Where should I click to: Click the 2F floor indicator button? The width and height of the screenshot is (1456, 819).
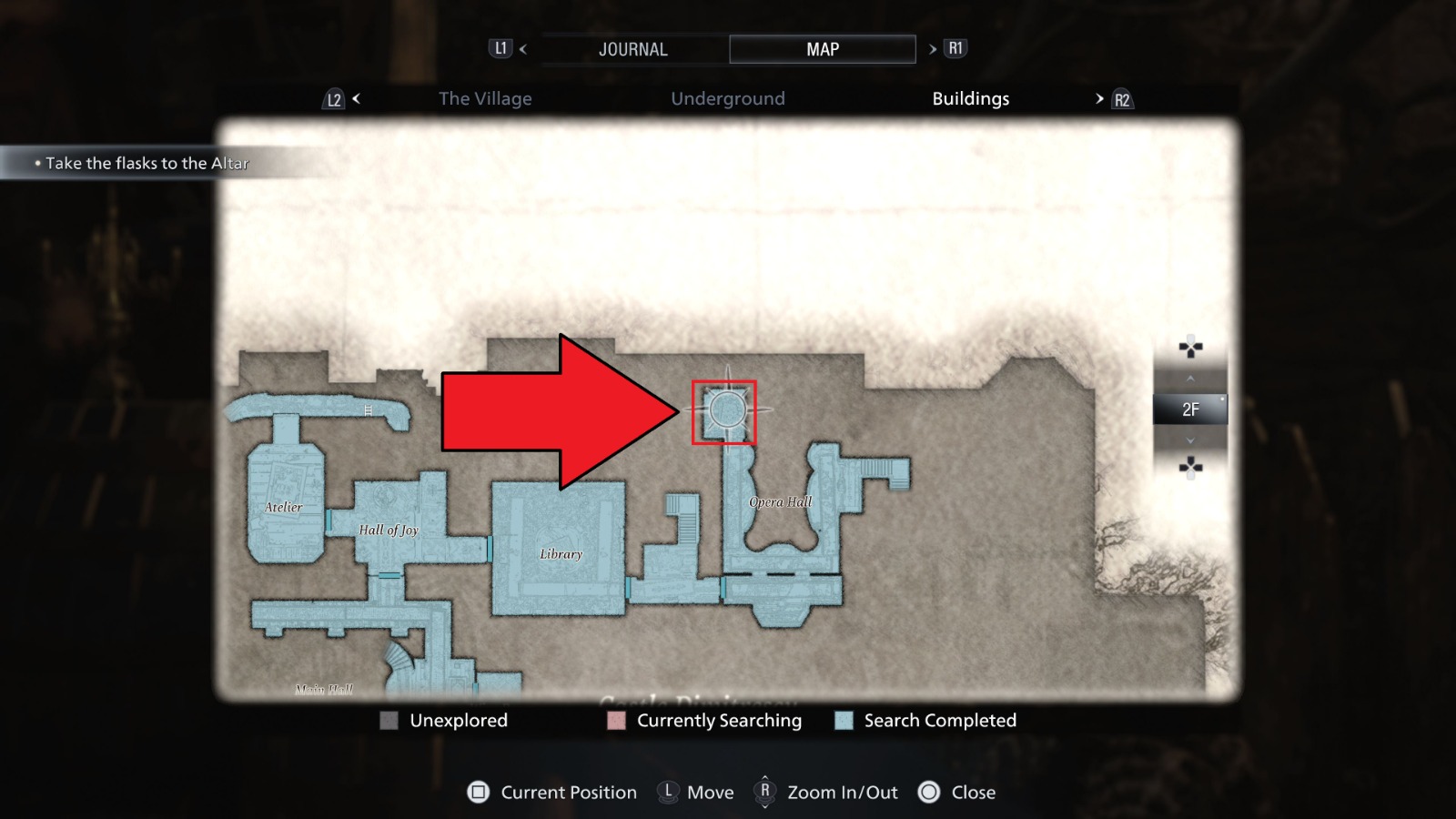[x=1190, y=409]
